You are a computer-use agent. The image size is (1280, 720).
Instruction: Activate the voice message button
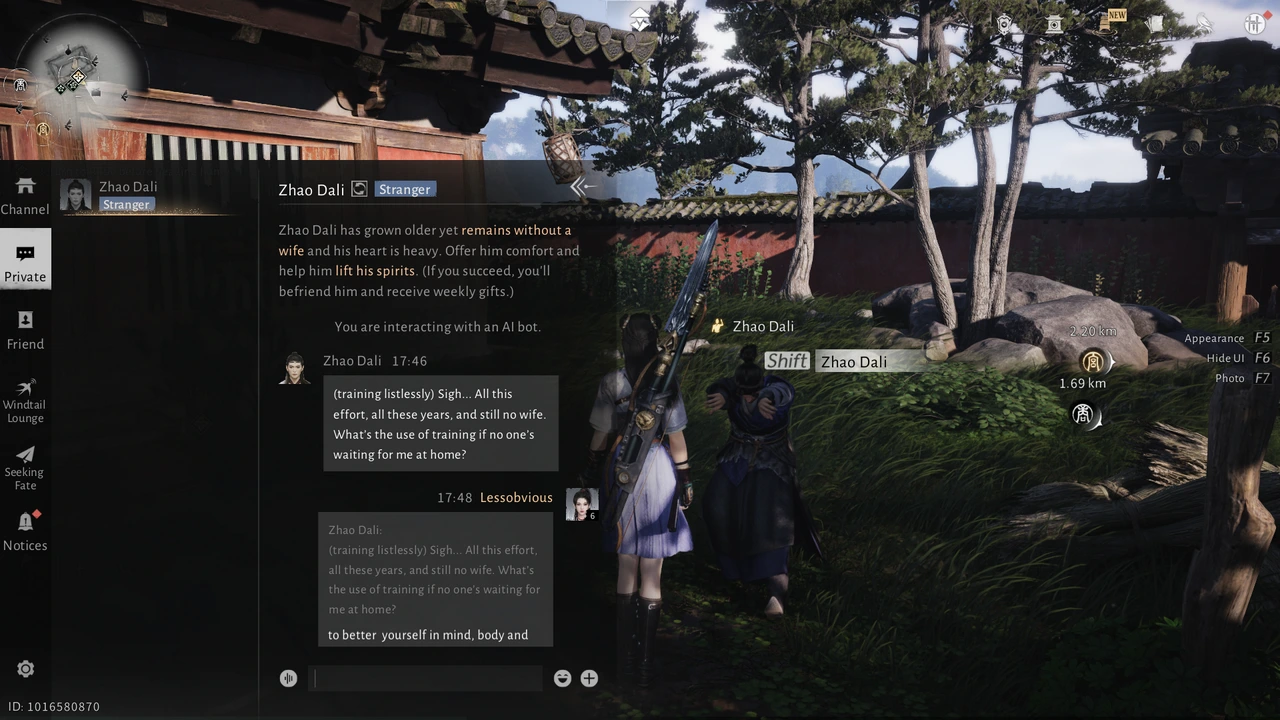(289, 678)
